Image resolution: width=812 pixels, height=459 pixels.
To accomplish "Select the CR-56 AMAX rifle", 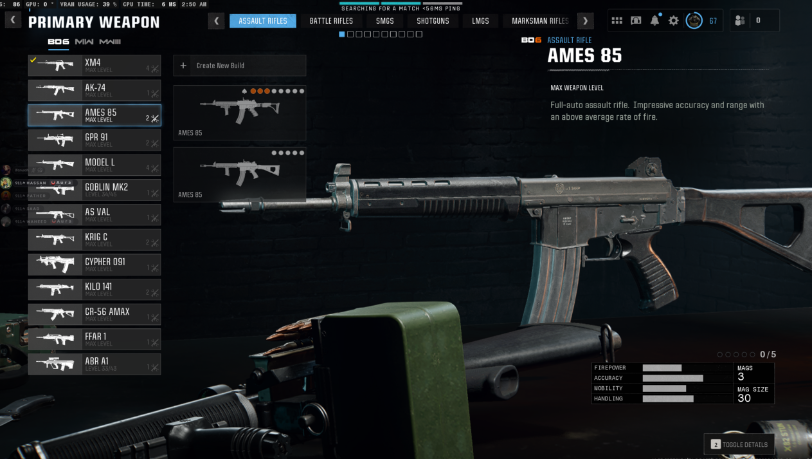I will click(x=94, y=314).
